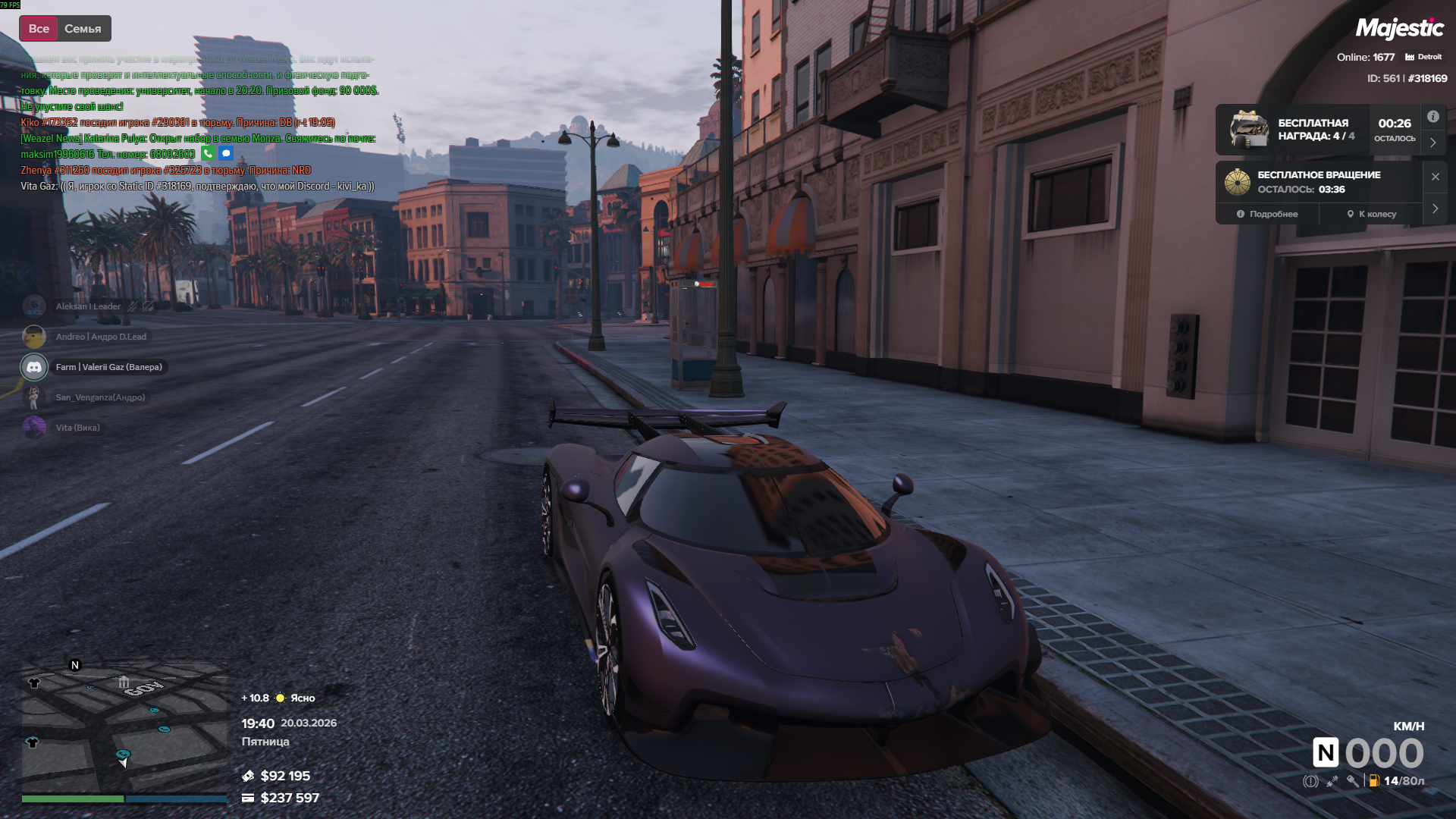Switch to the Все chat tab
The width and height of the screenshot is (1456, 819).
39,29
